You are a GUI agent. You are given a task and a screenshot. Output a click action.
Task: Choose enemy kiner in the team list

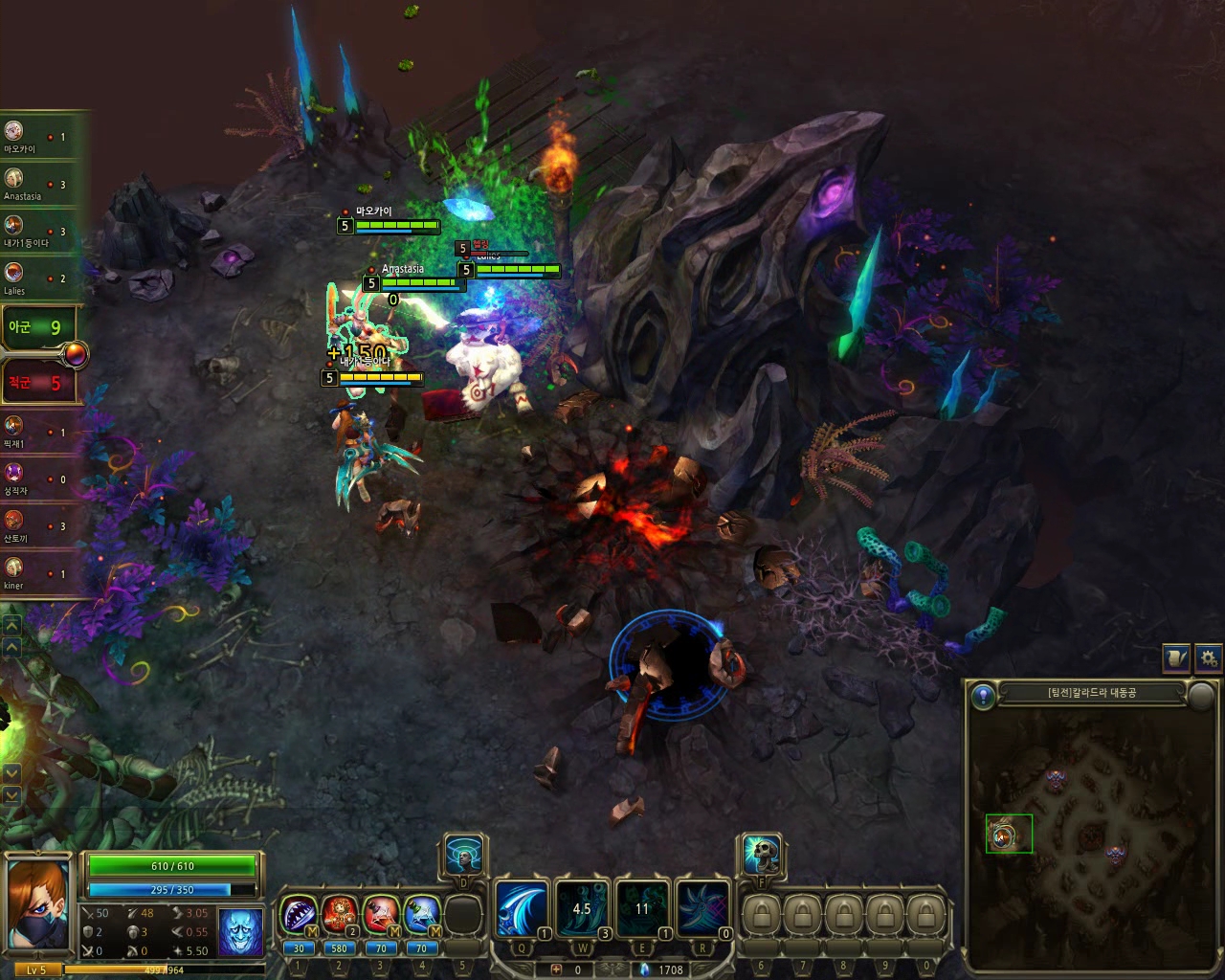(14, 568)
